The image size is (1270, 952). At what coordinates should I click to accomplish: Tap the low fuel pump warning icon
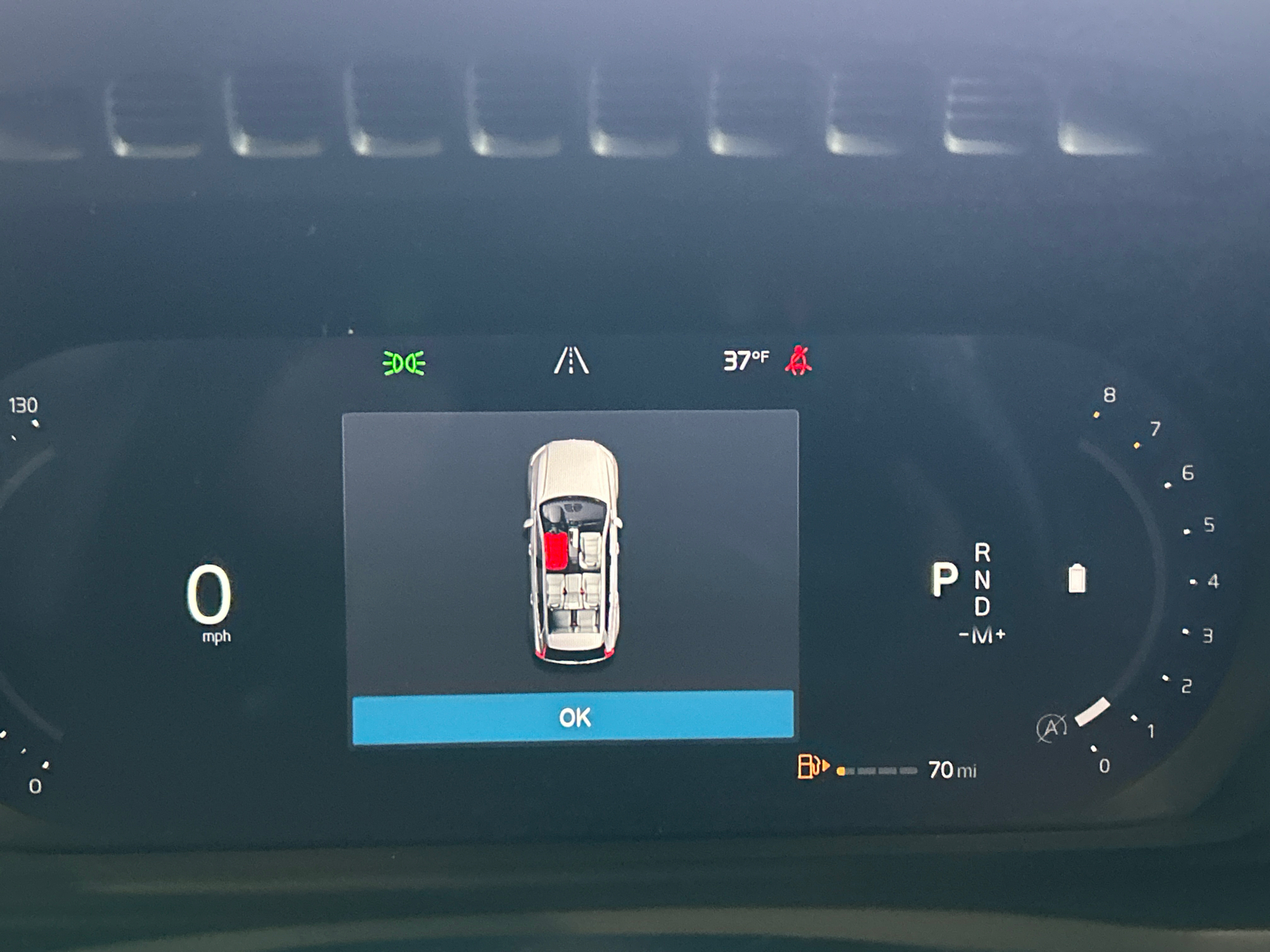coord(810,766)
